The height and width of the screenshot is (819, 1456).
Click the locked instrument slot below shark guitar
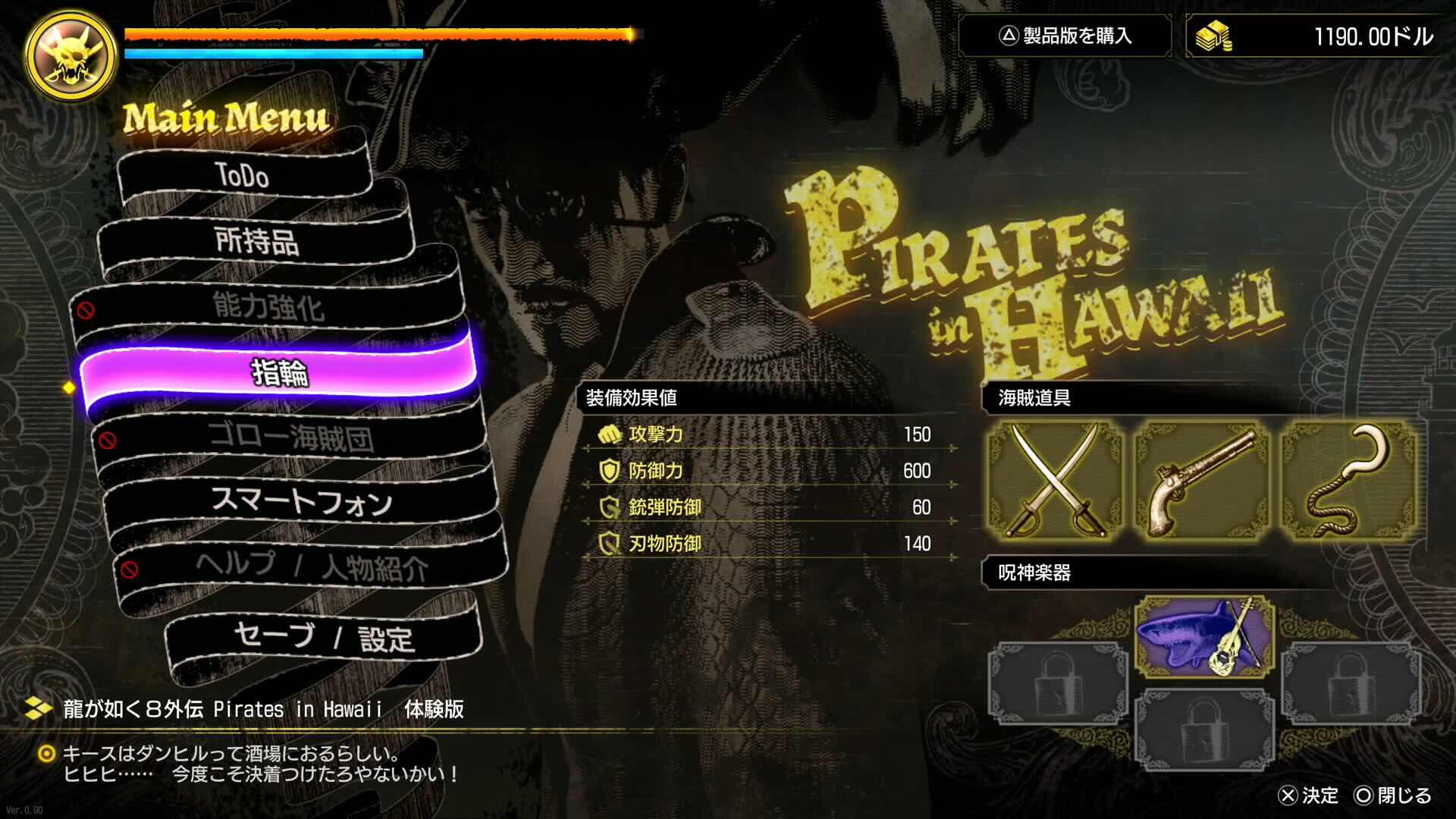[x=1204, y=728]
